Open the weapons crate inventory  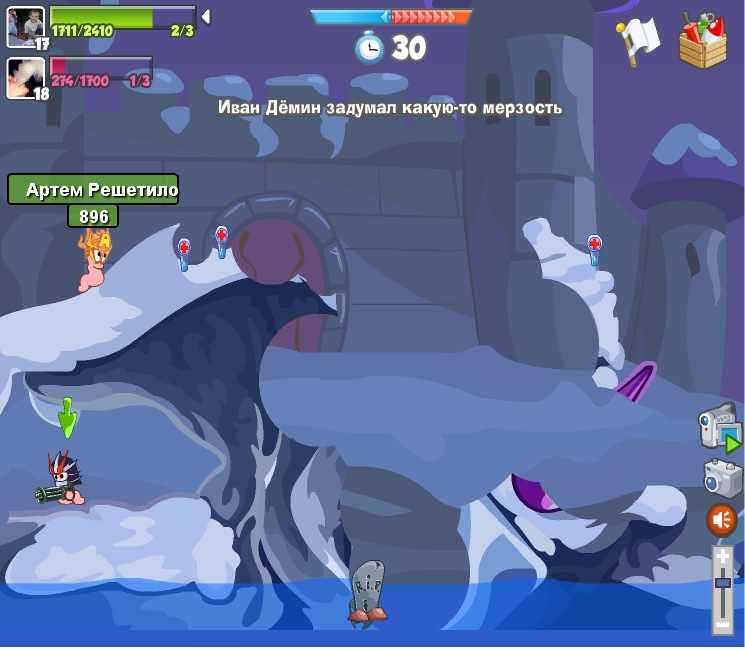(x=702, y=41)
